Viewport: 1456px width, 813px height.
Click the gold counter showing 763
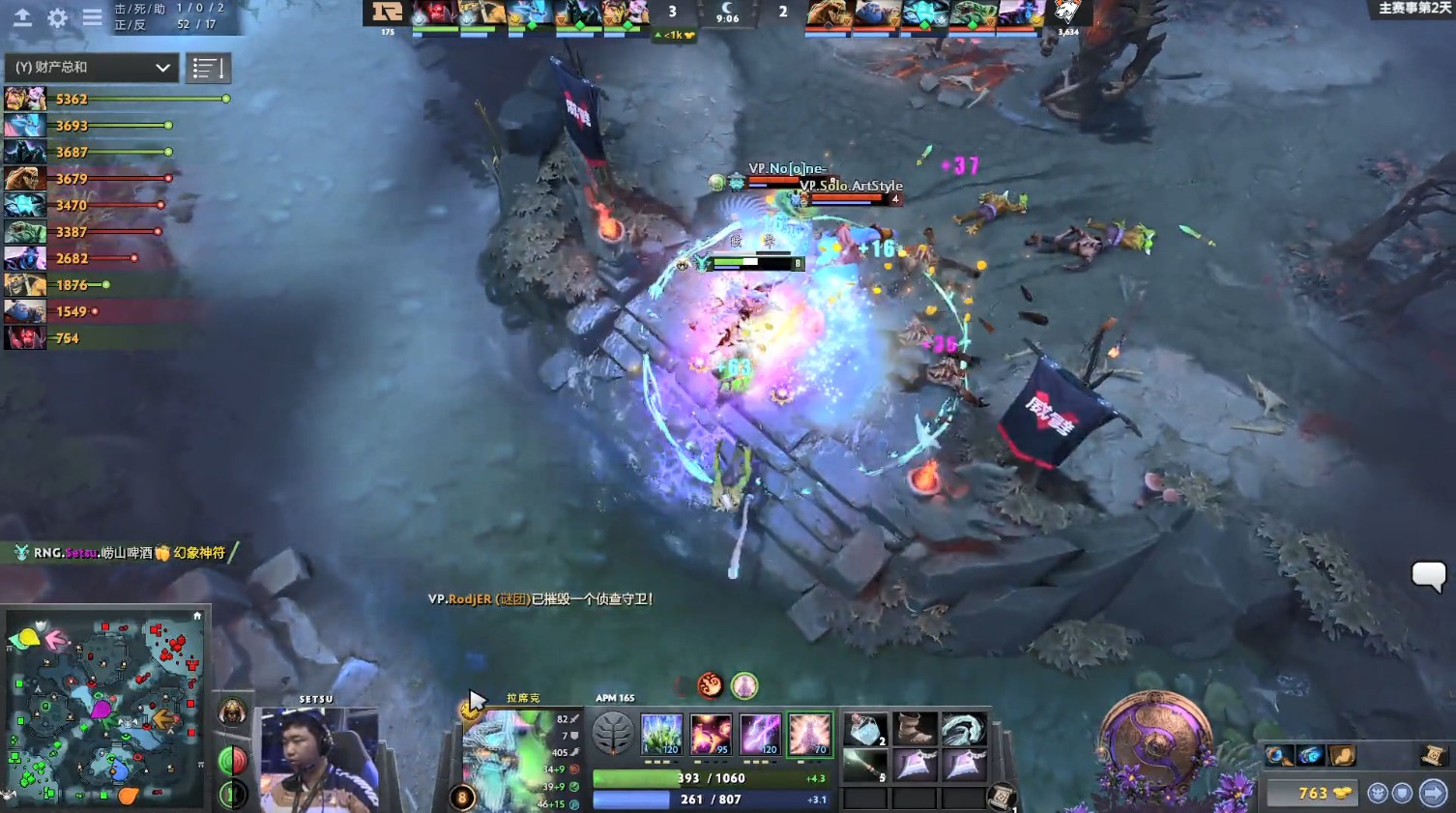(1312, 792)
